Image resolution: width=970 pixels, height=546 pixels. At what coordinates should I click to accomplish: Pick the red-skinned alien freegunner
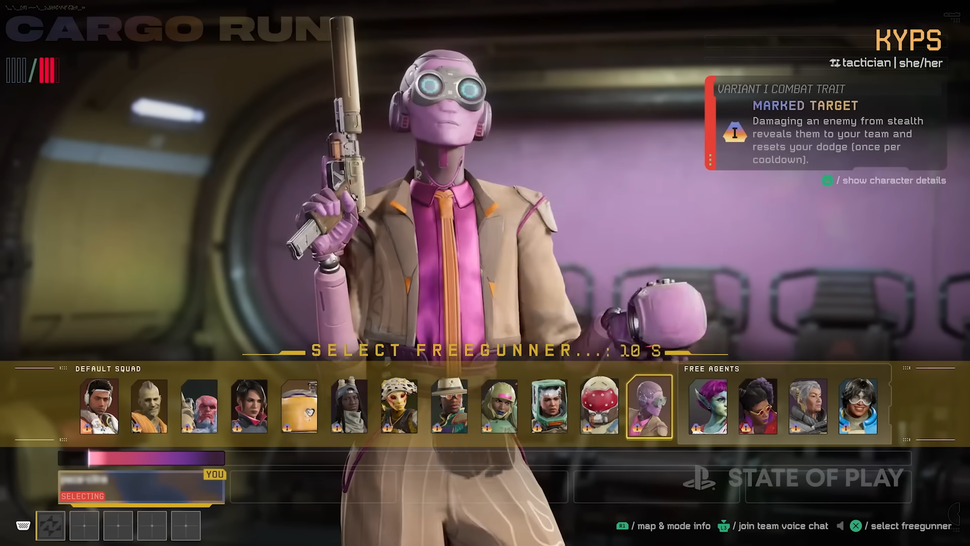(199, 406)
